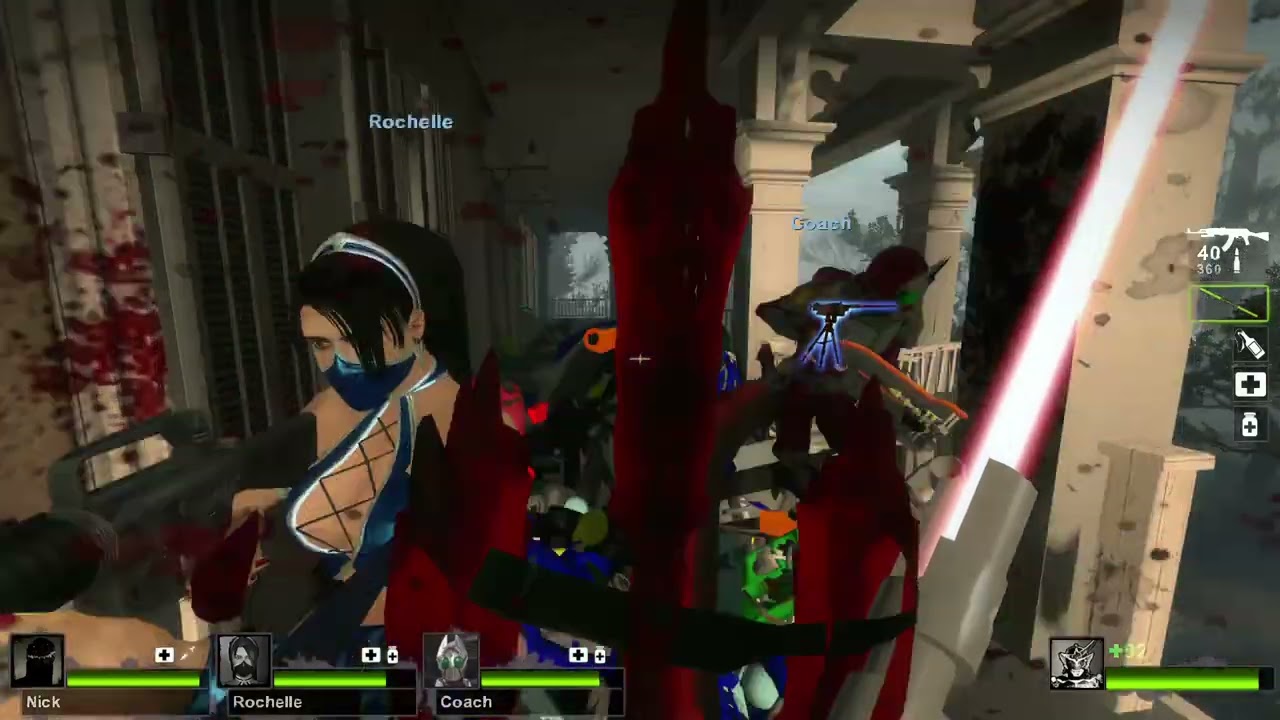
Task: Click the medkit icon above Coach's health bar
Action: (x=579, y=655)
